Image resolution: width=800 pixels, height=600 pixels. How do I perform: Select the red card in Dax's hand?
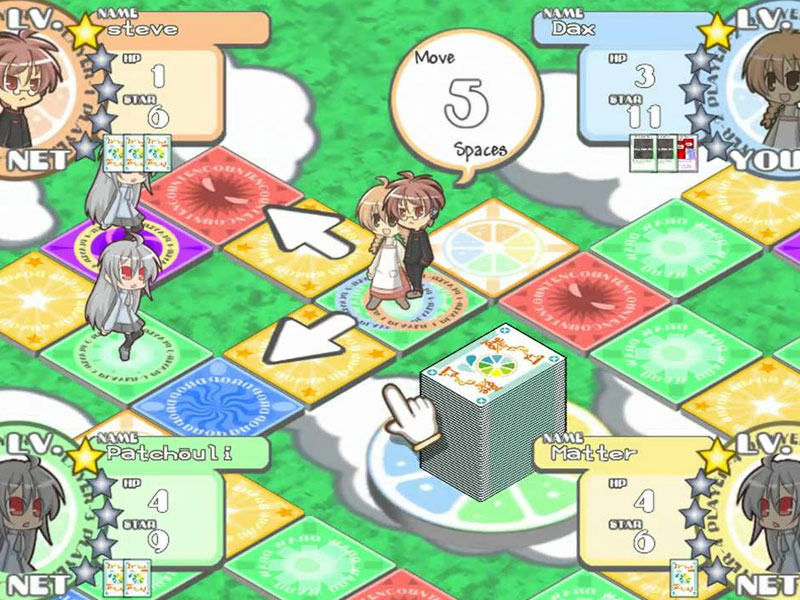point(690,151)
